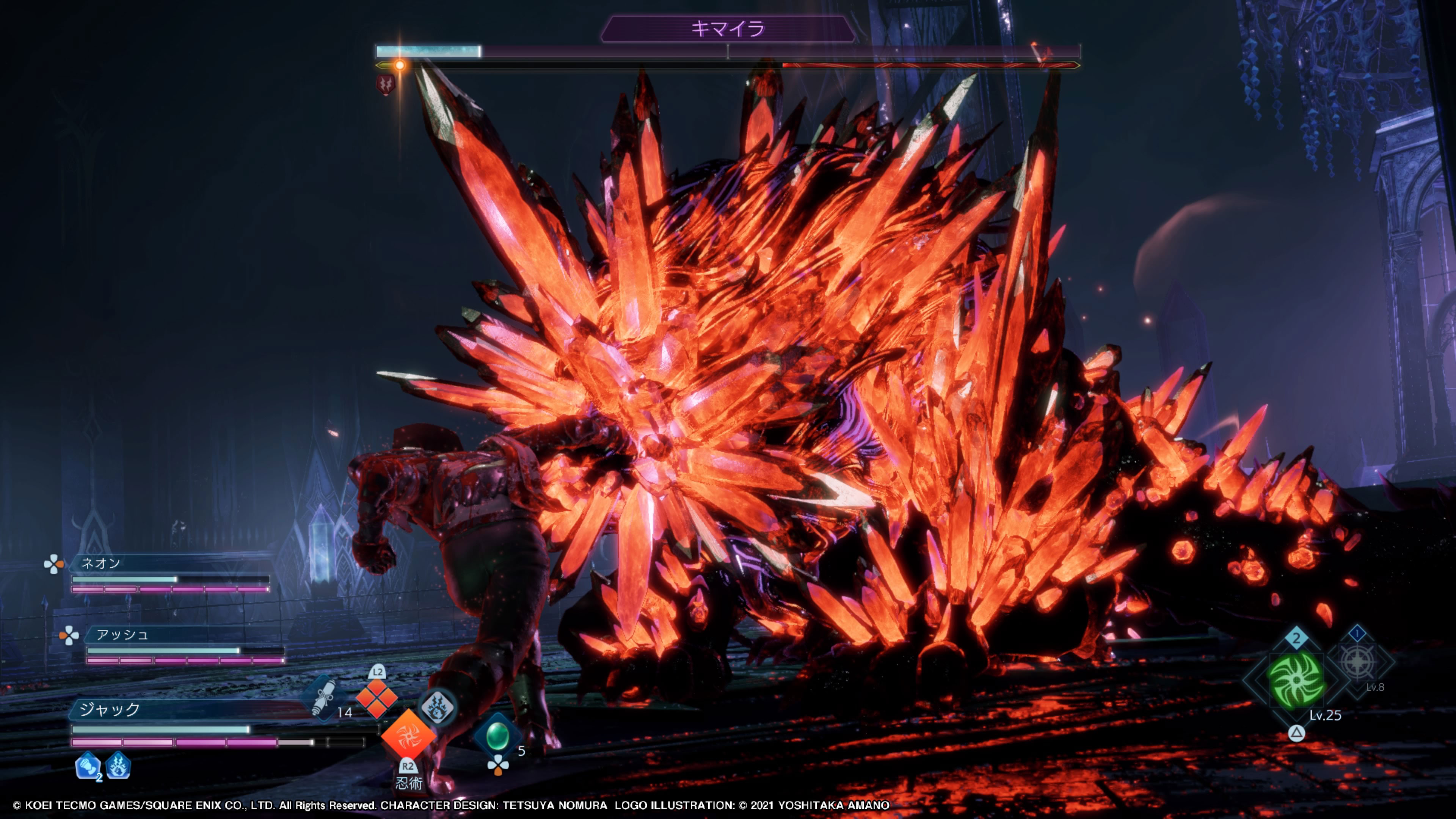Click the blue gauntlet buff icon
This screenshot has height=819, width=1456.
88,766
